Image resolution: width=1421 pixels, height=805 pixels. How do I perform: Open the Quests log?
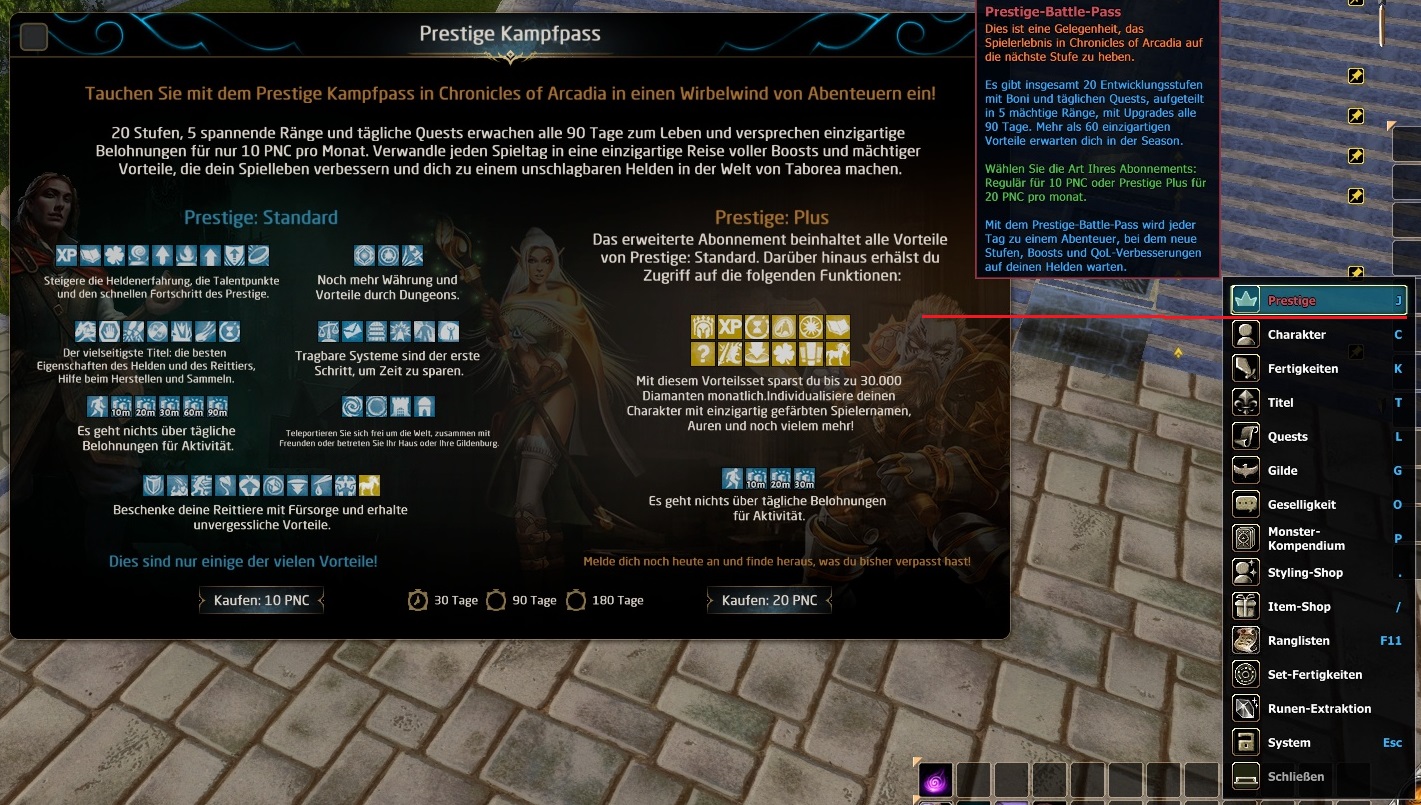1318,436
